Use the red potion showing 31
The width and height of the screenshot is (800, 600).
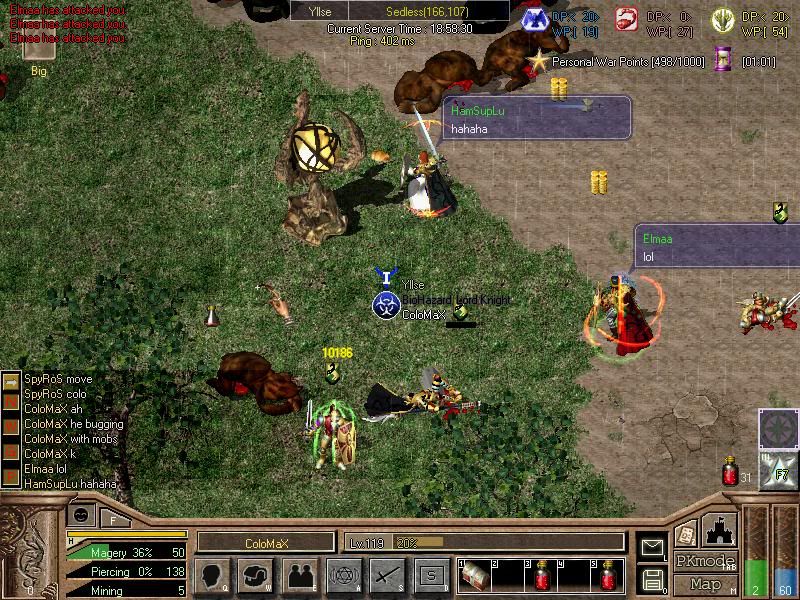[730, 472]
